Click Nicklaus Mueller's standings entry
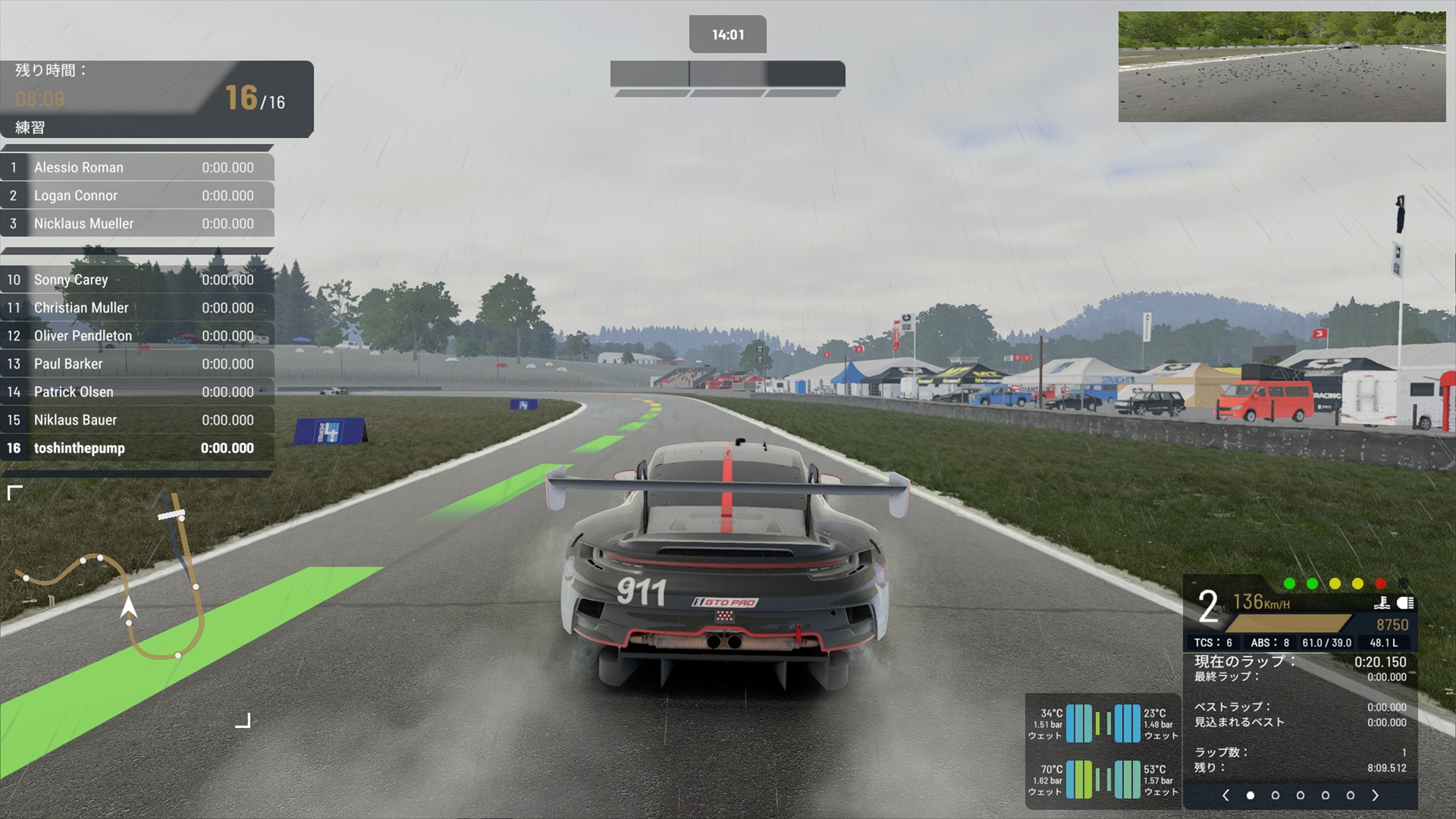The width and height of the screenshot is (1456, 819). (x=137, y=224)
